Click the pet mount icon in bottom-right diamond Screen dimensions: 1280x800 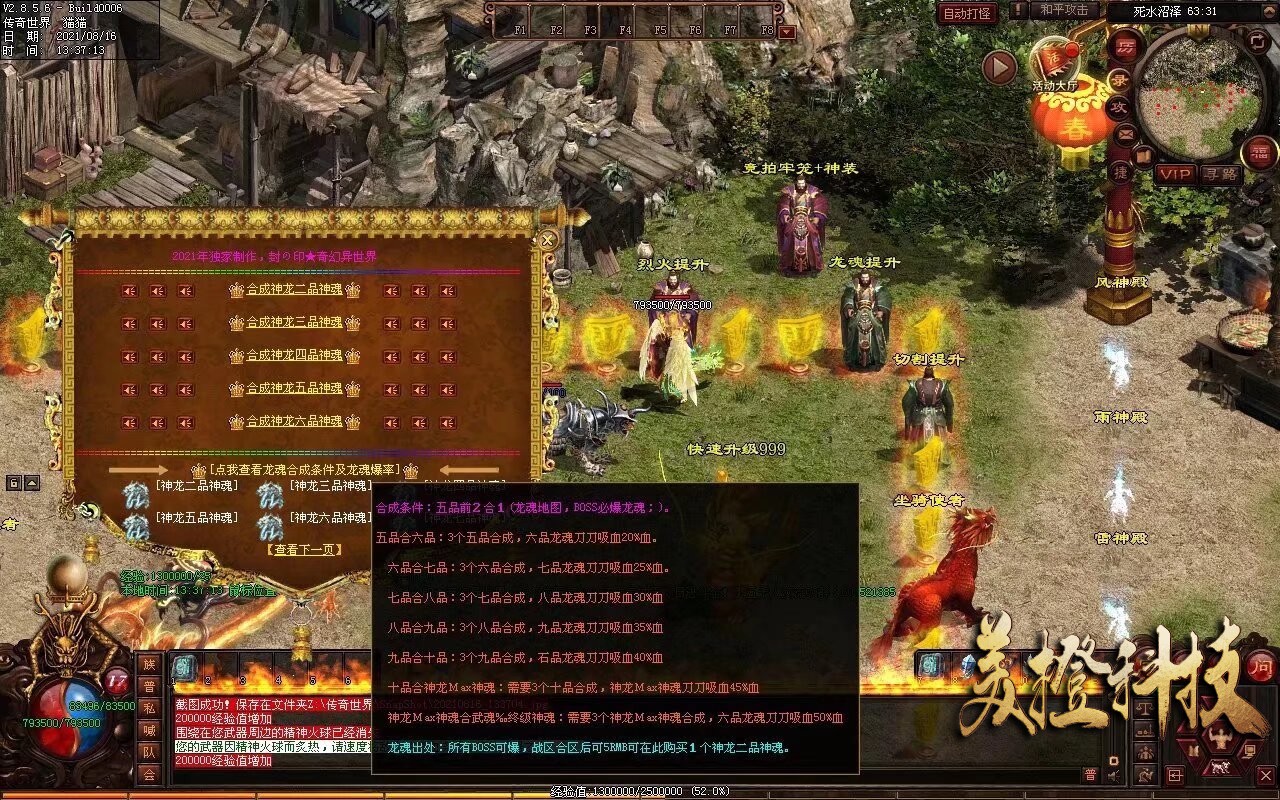(1221, 766)
